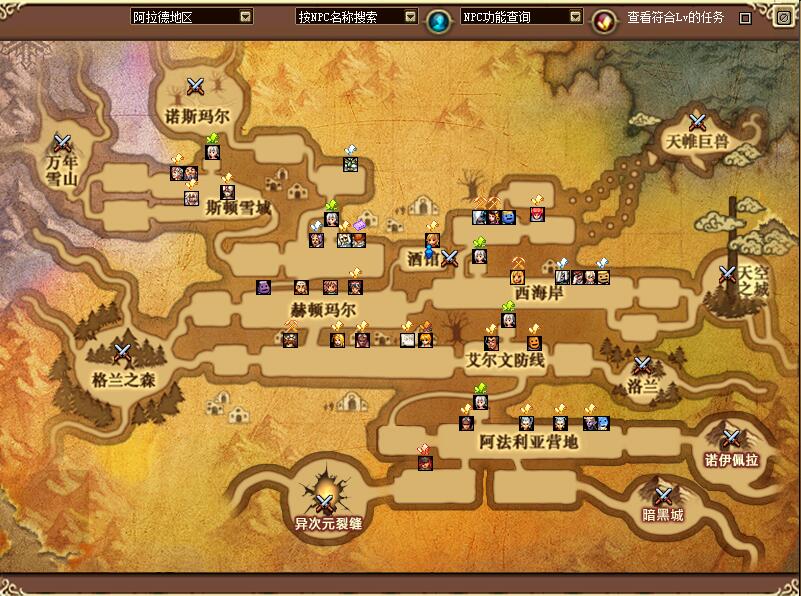Select the 诺斯玛尔 dungeon marker
Viewport: 801px width, 596px height.
[x=196, y=88]
